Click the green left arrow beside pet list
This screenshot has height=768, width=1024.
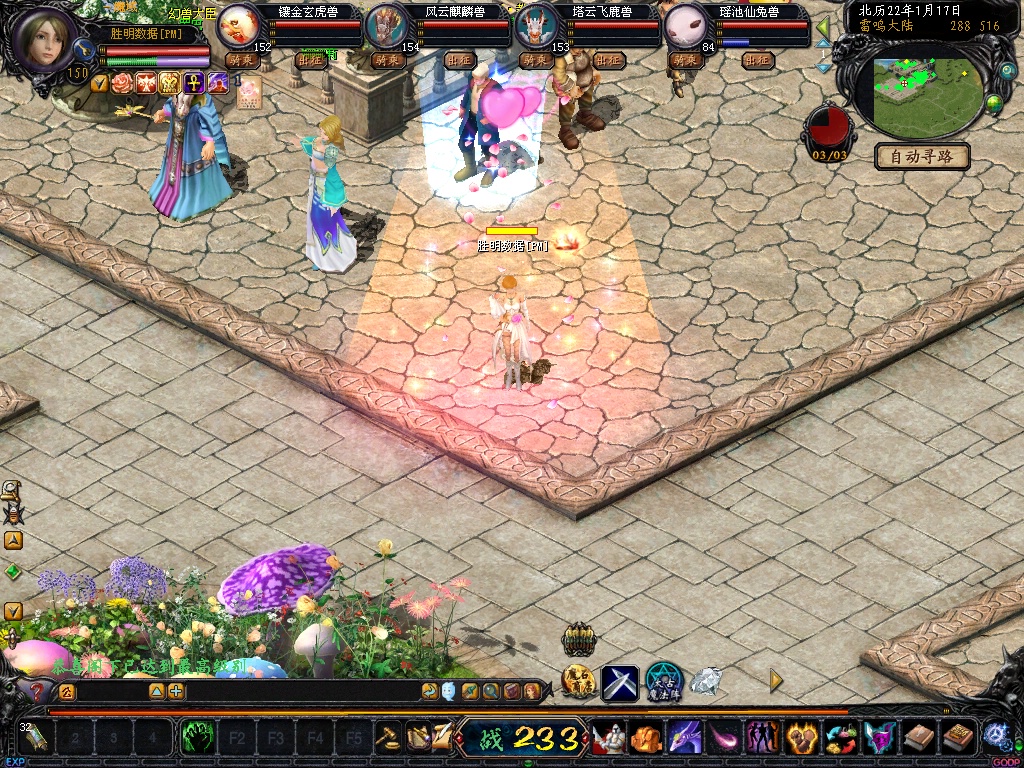pyautogui.click(x=822, y=27)
